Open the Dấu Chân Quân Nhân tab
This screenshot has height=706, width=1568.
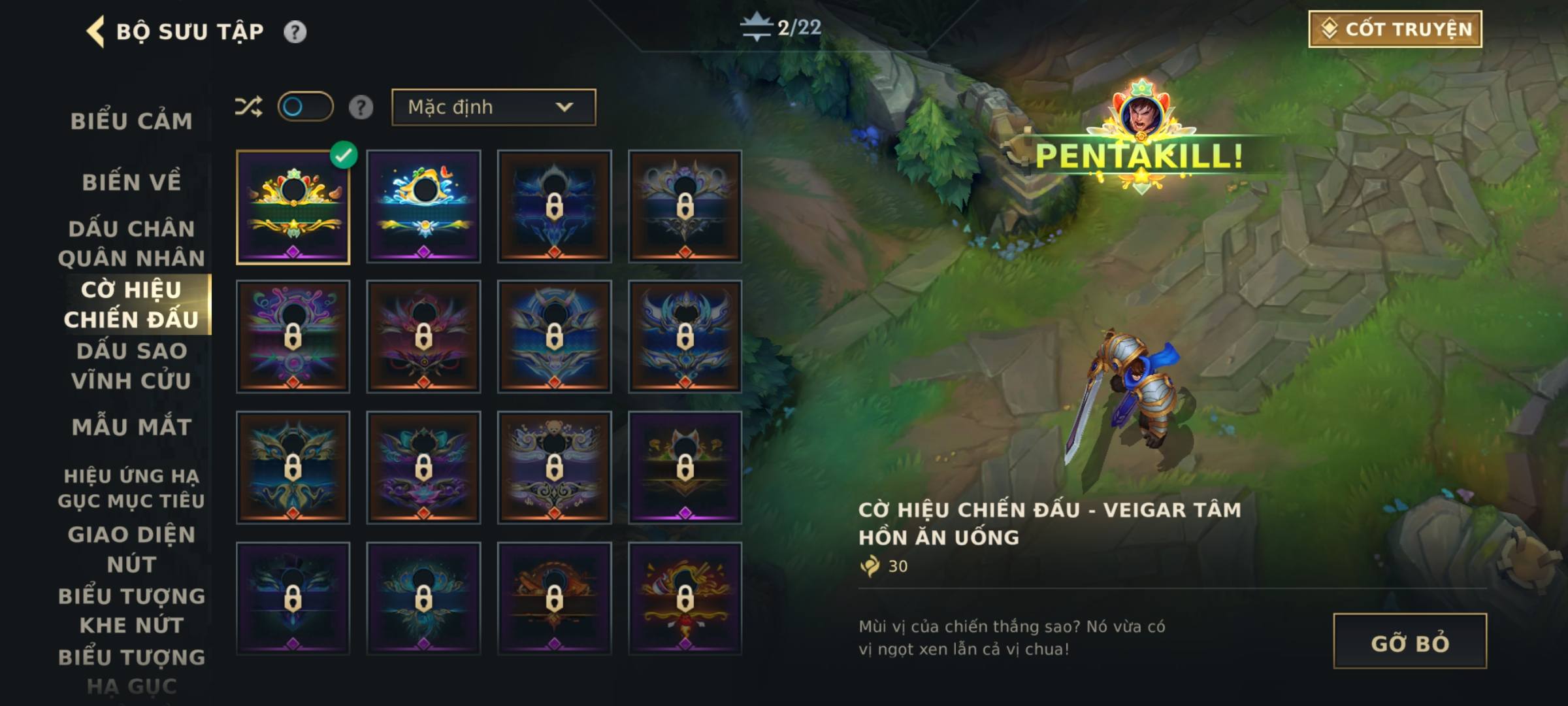131,243
